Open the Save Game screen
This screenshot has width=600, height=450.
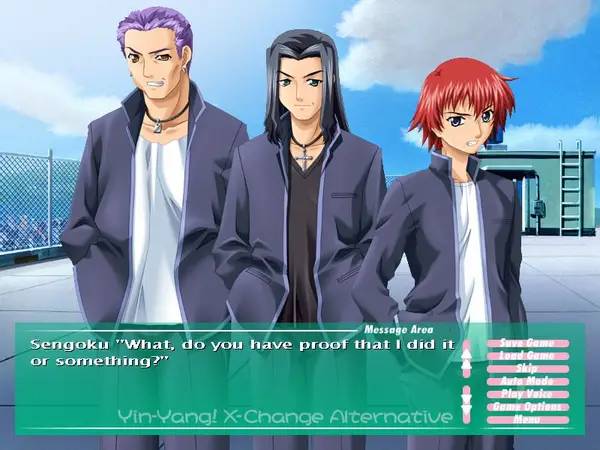[x=527, y=343]
